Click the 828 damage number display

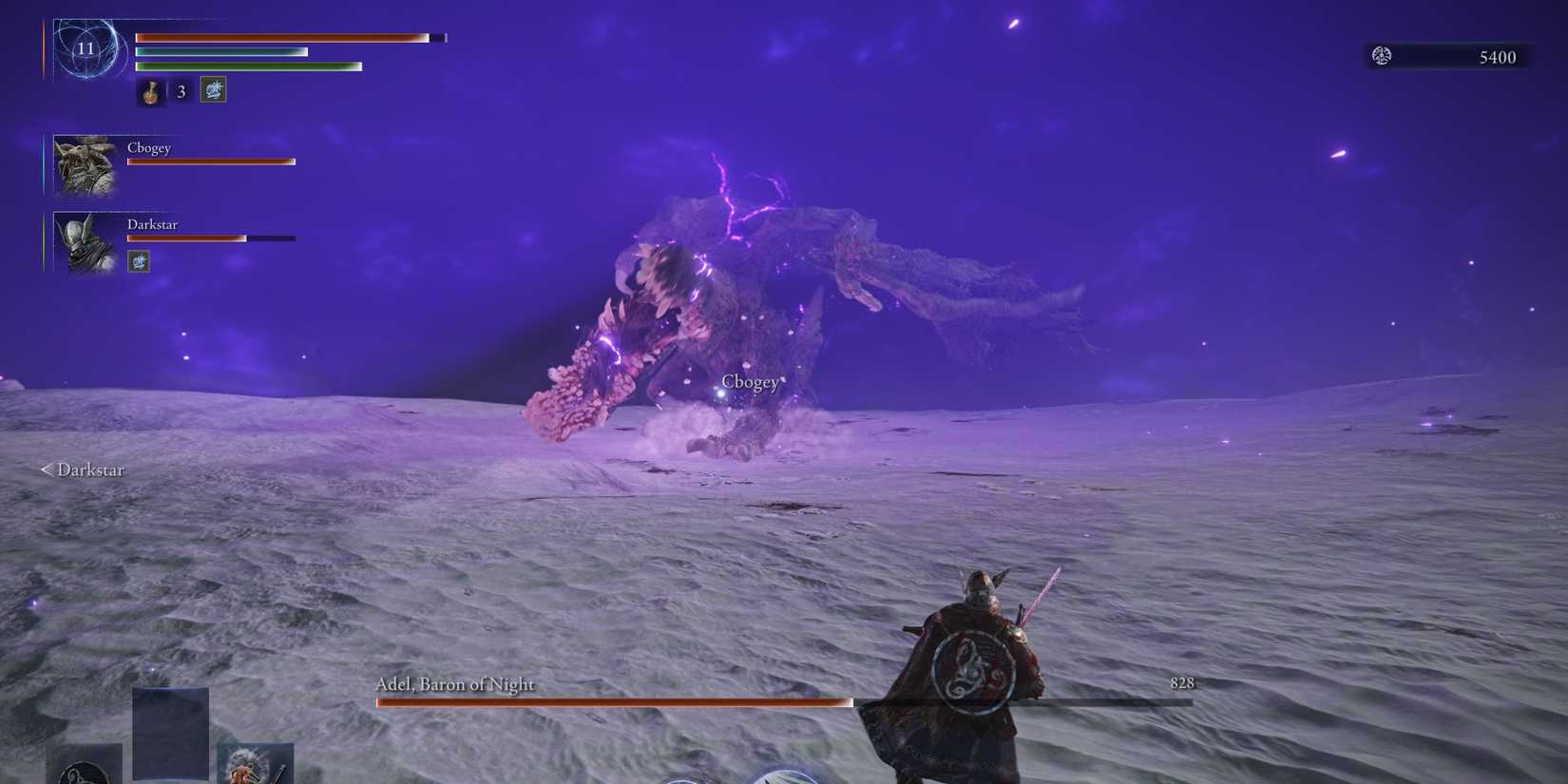coord(1181,683)
